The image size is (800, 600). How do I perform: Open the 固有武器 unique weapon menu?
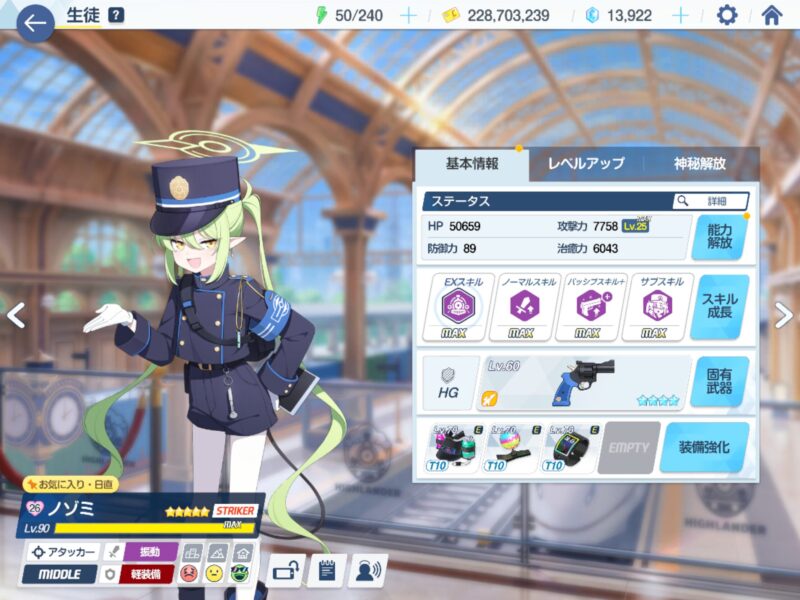[719, 382]
